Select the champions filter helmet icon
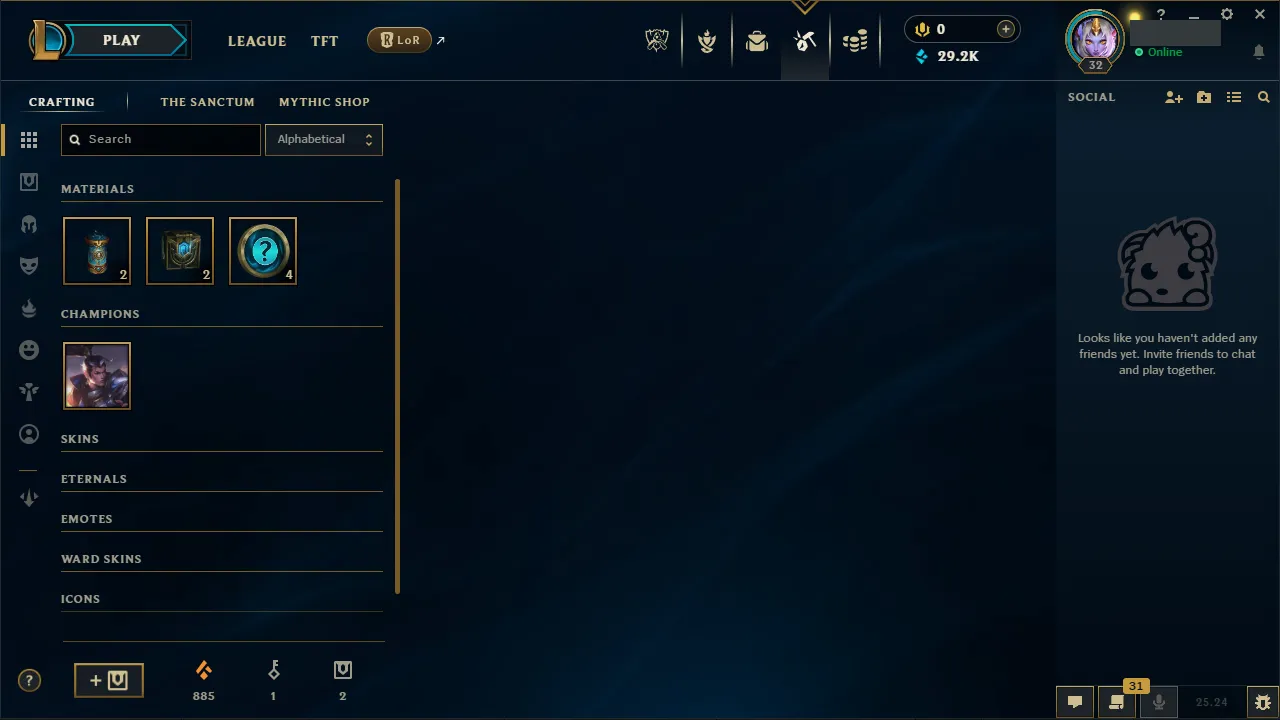Viewport: 1280px width, 720px height. (x=29, y=223)
